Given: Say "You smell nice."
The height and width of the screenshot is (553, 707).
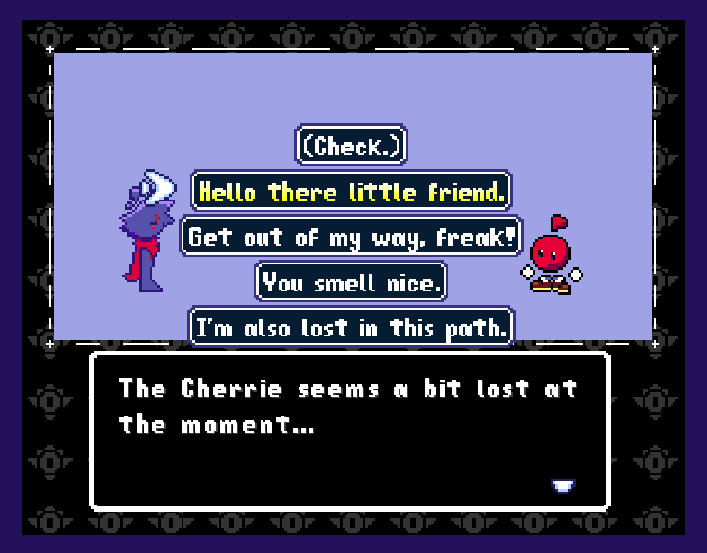Looking at the screenshot, I should click(x=351, y=283).
